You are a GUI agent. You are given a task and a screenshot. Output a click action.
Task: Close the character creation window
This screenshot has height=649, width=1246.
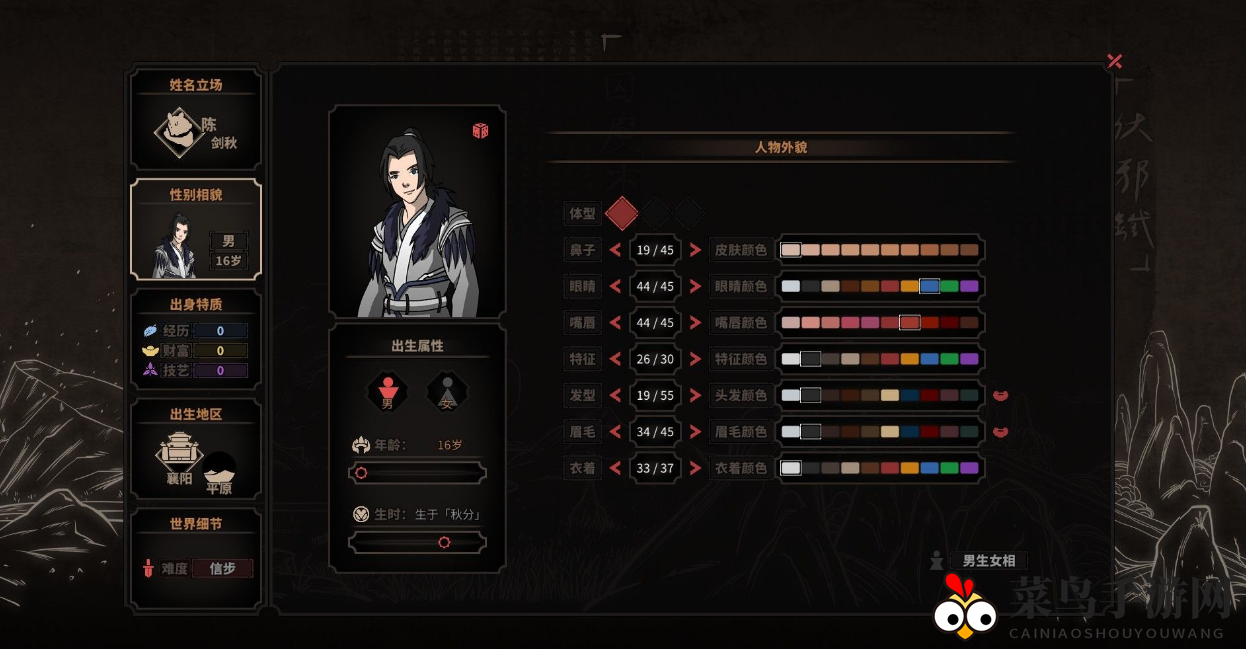[x=1115, y=61]
